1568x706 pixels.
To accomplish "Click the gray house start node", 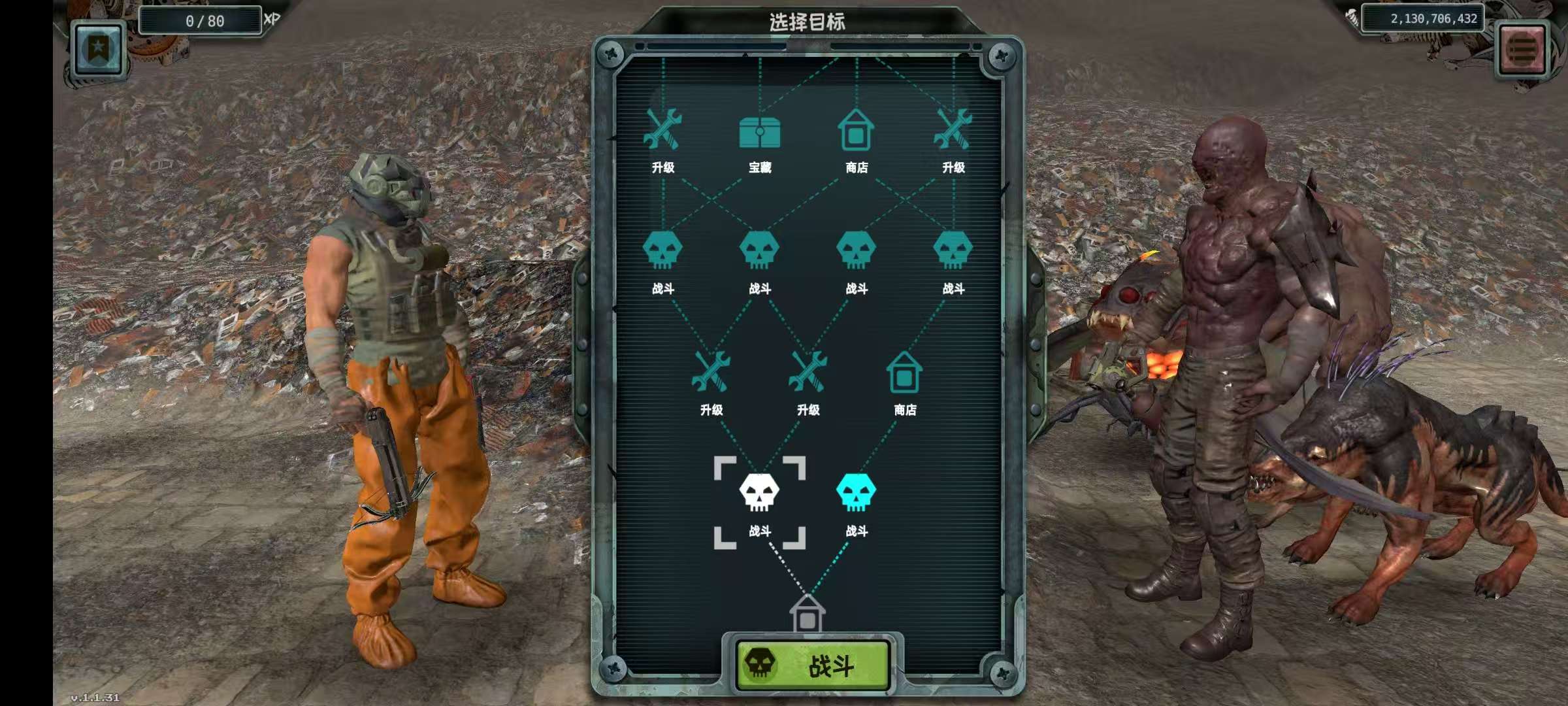I will point(808,613).
